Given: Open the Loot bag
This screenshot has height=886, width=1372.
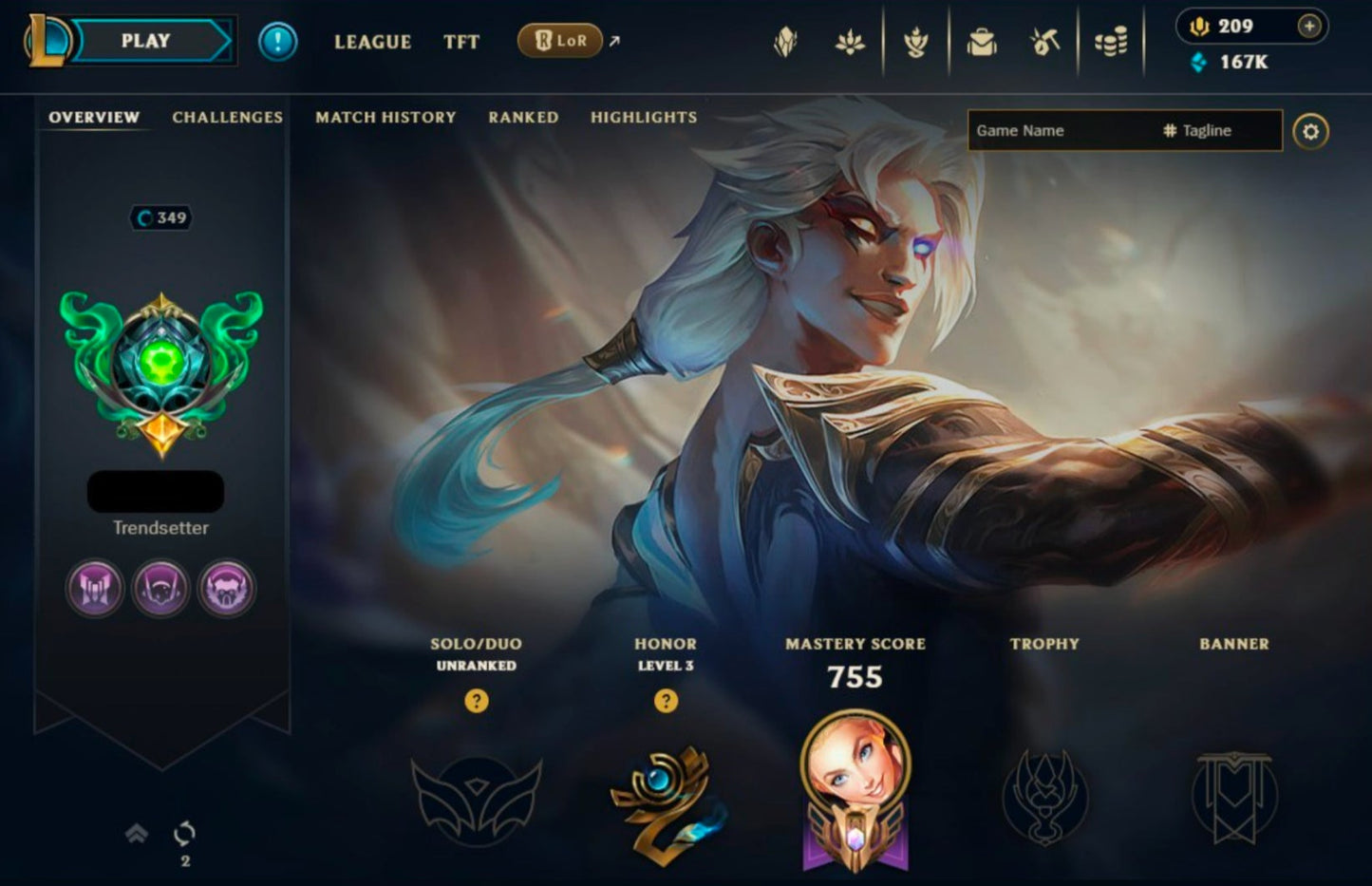Looking at the screenshot, I should click(980, 42).
